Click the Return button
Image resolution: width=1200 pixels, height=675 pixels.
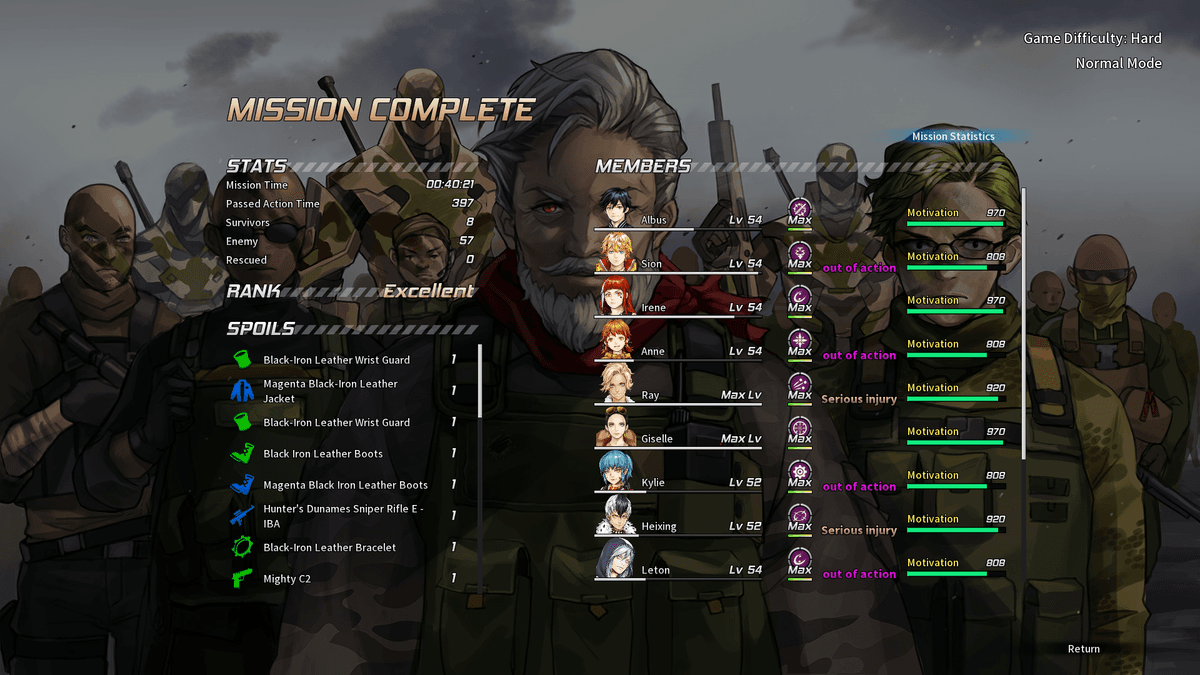pyautogui.click(x=1083, y=649)
